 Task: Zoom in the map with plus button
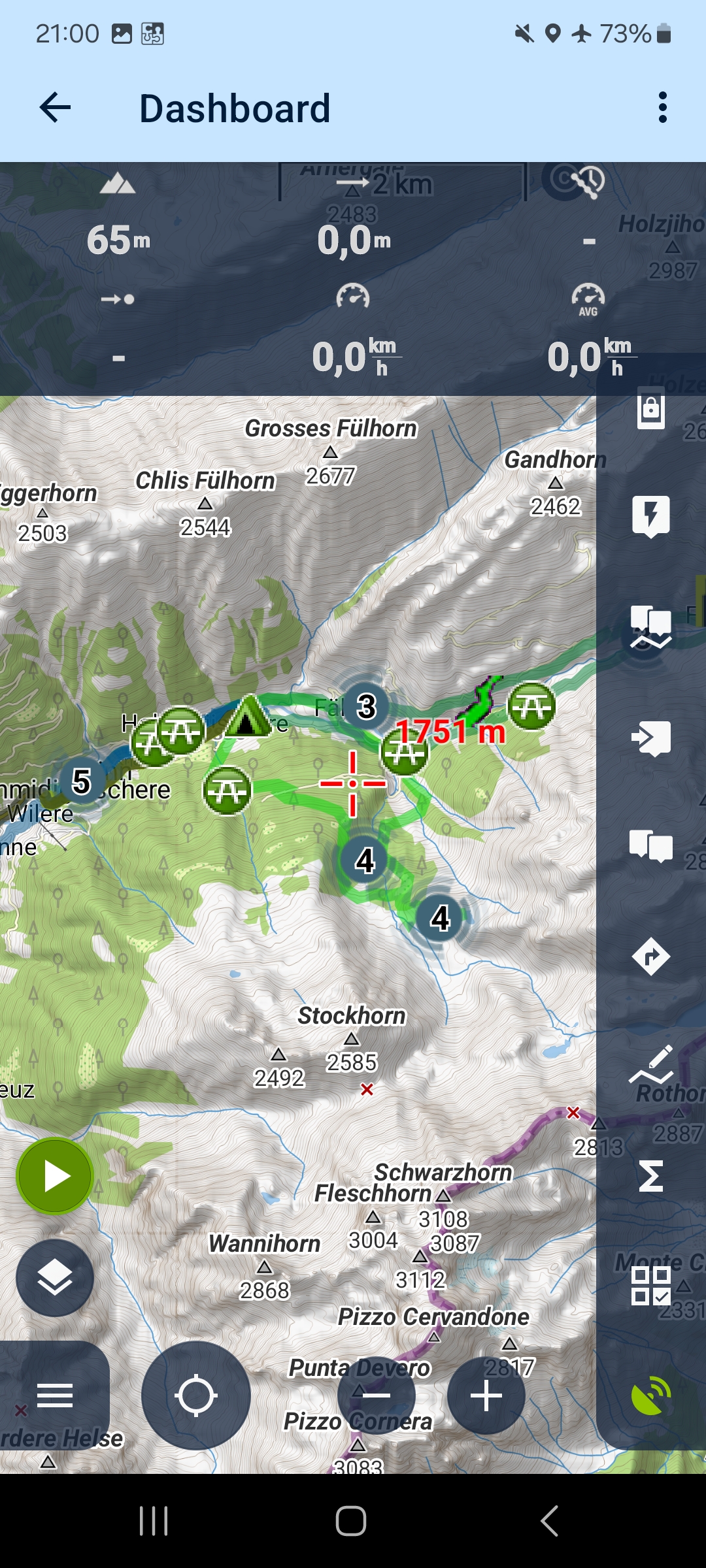pos(486,1396)
